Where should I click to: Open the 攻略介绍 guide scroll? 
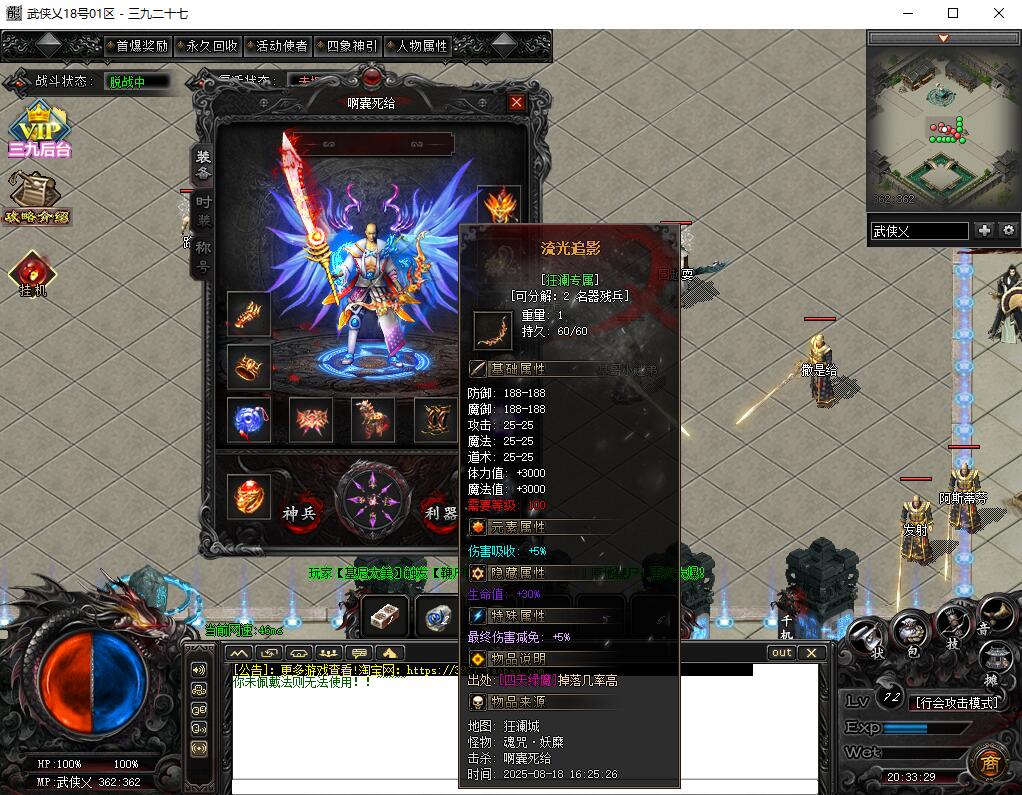coord(38,198)
